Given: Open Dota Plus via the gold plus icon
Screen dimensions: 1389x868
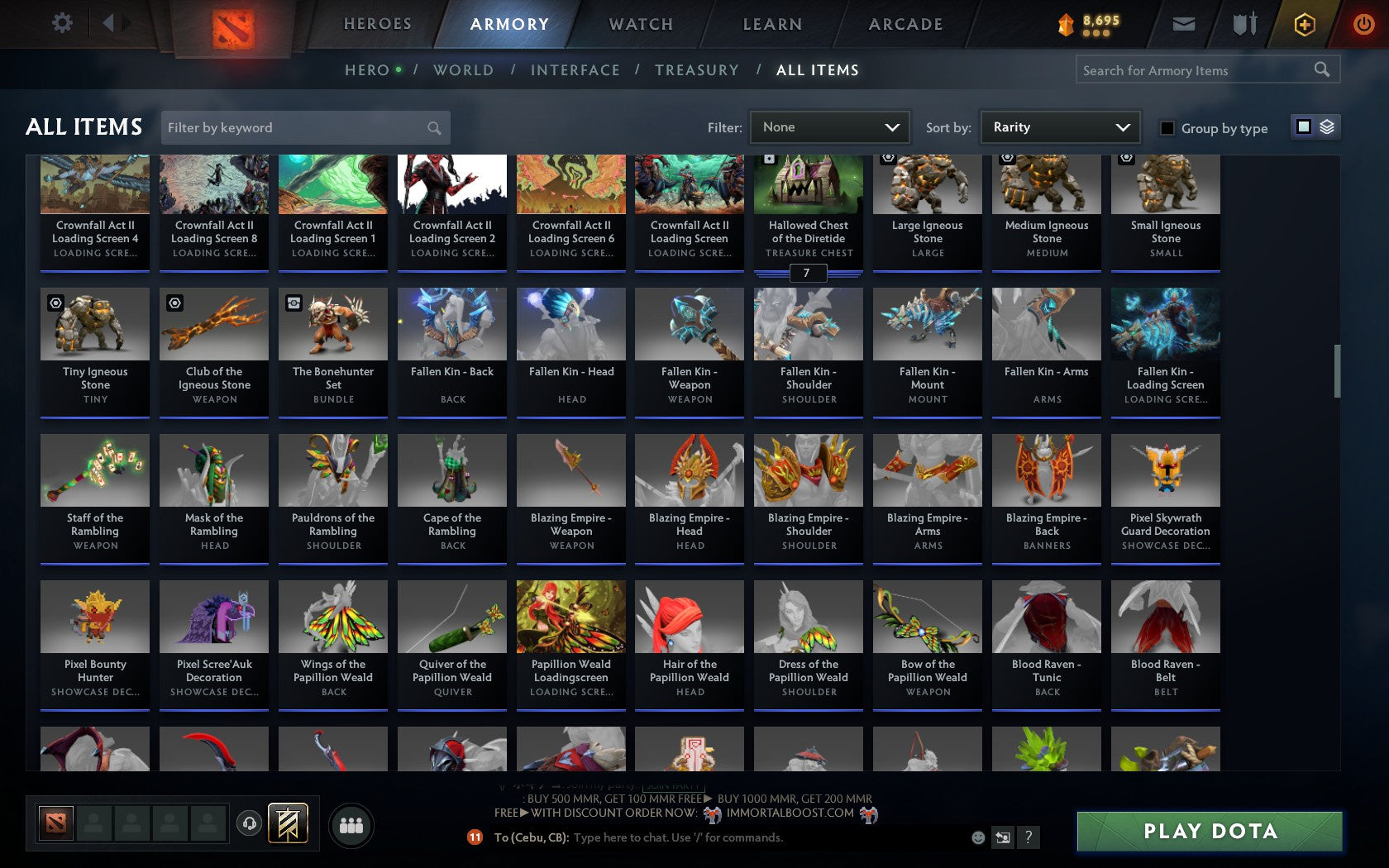Looking at the screenshot, I should tap(1304, 24).
